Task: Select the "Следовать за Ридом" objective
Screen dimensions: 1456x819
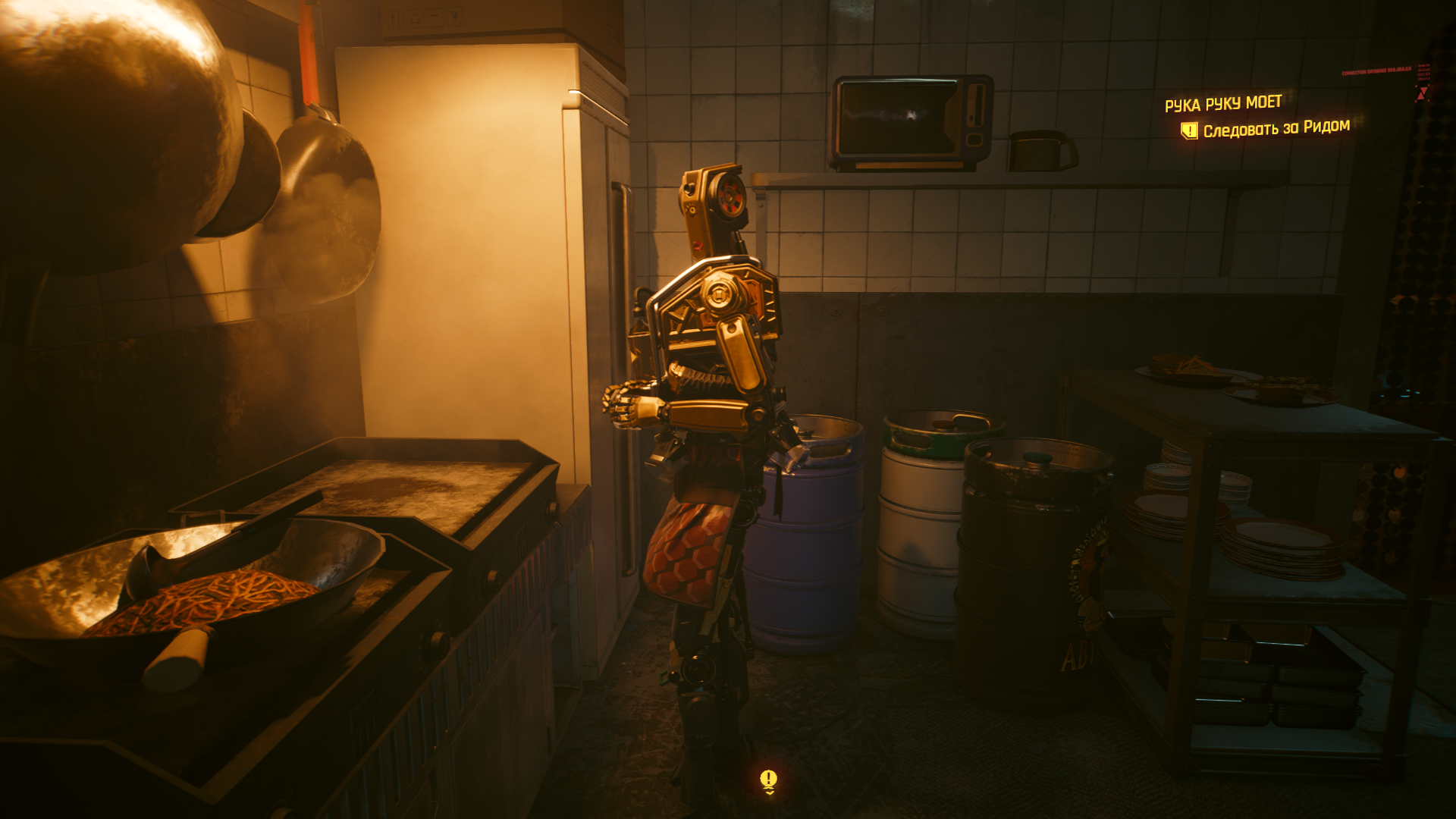Action: (x=1276, y=128)
